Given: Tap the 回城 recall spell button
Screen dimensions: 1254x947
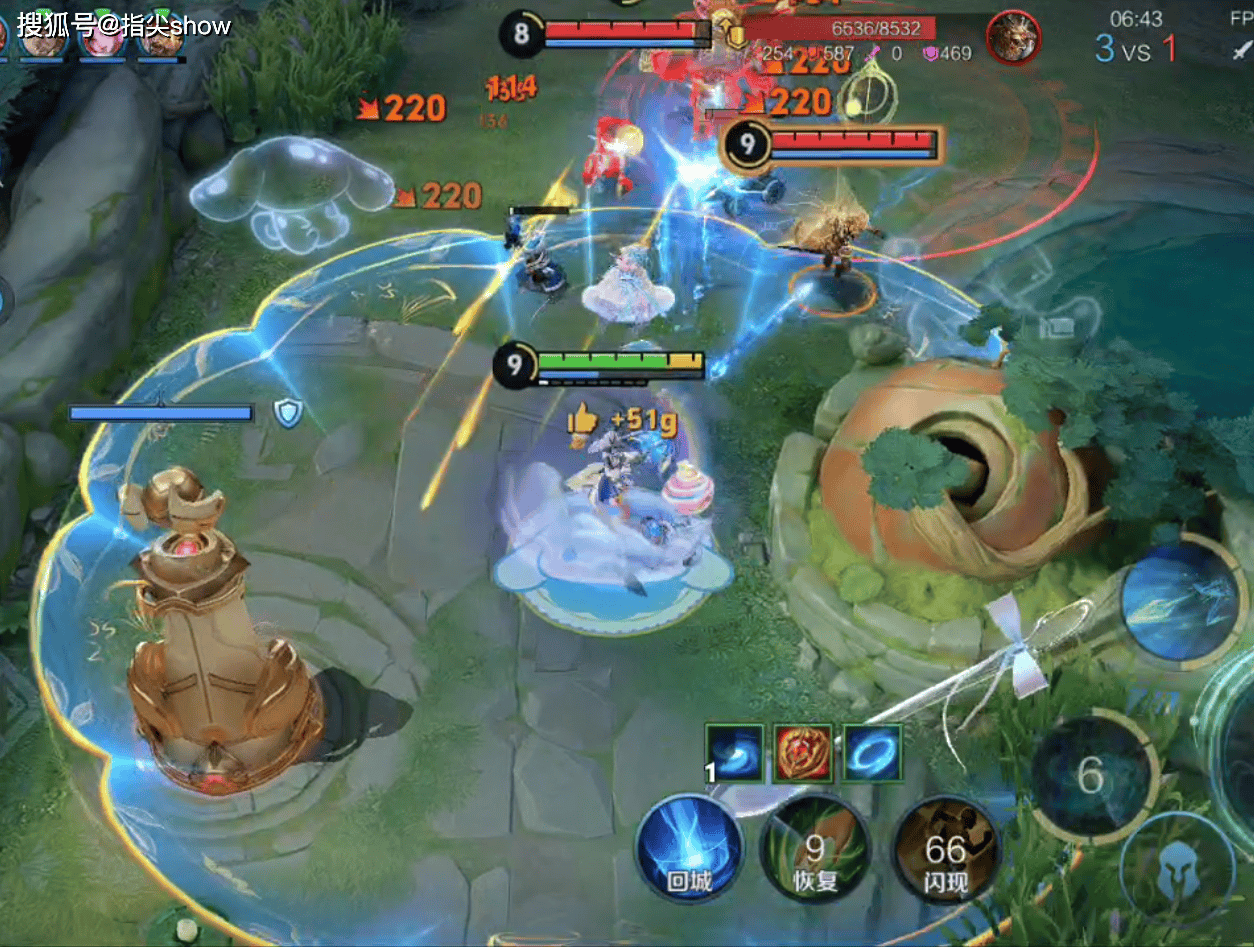Looking at the screenshot, I should (691, 846).
